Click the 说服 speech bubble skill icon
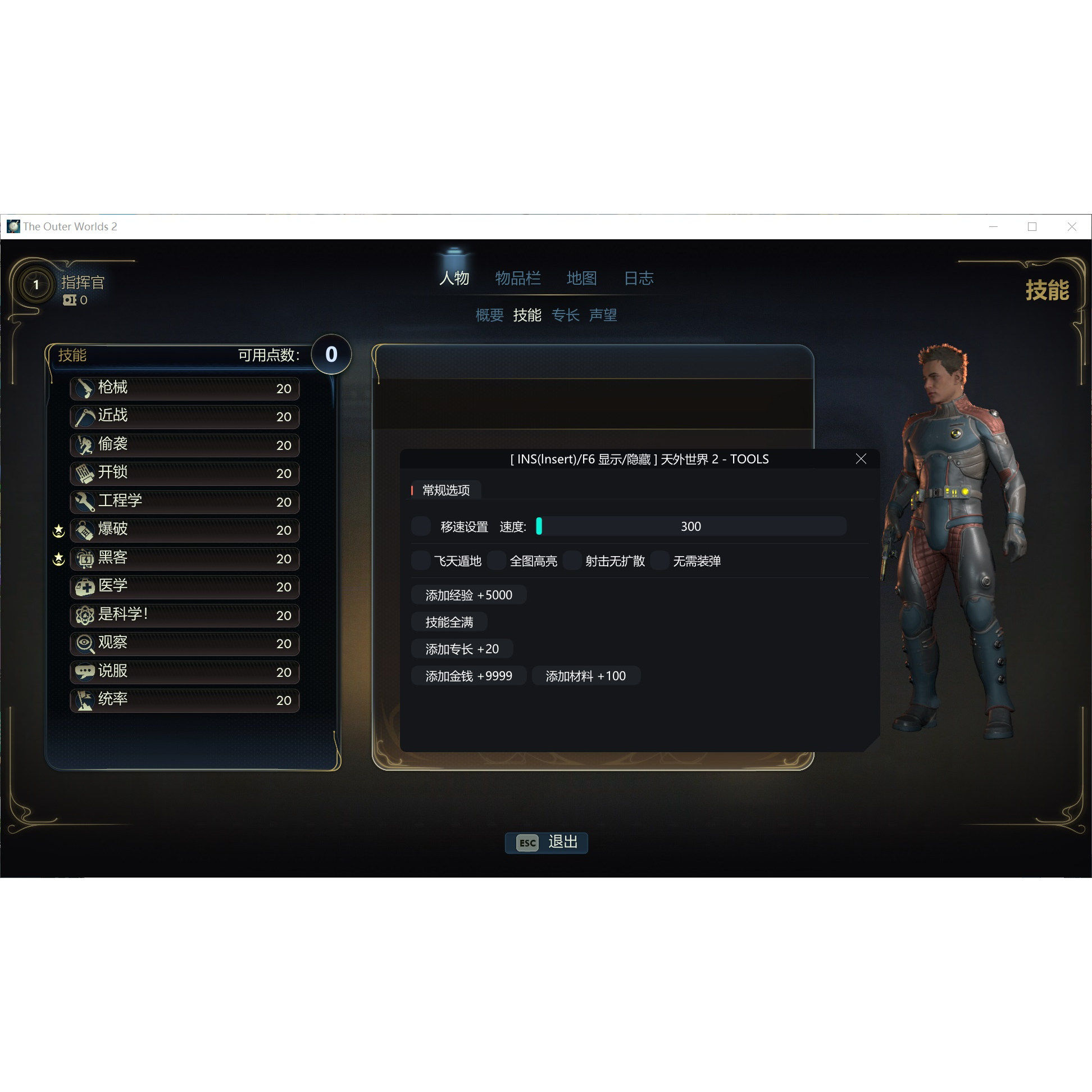Image resolution: width=1092 pixels, height=1092 pixels. (85, 672)
